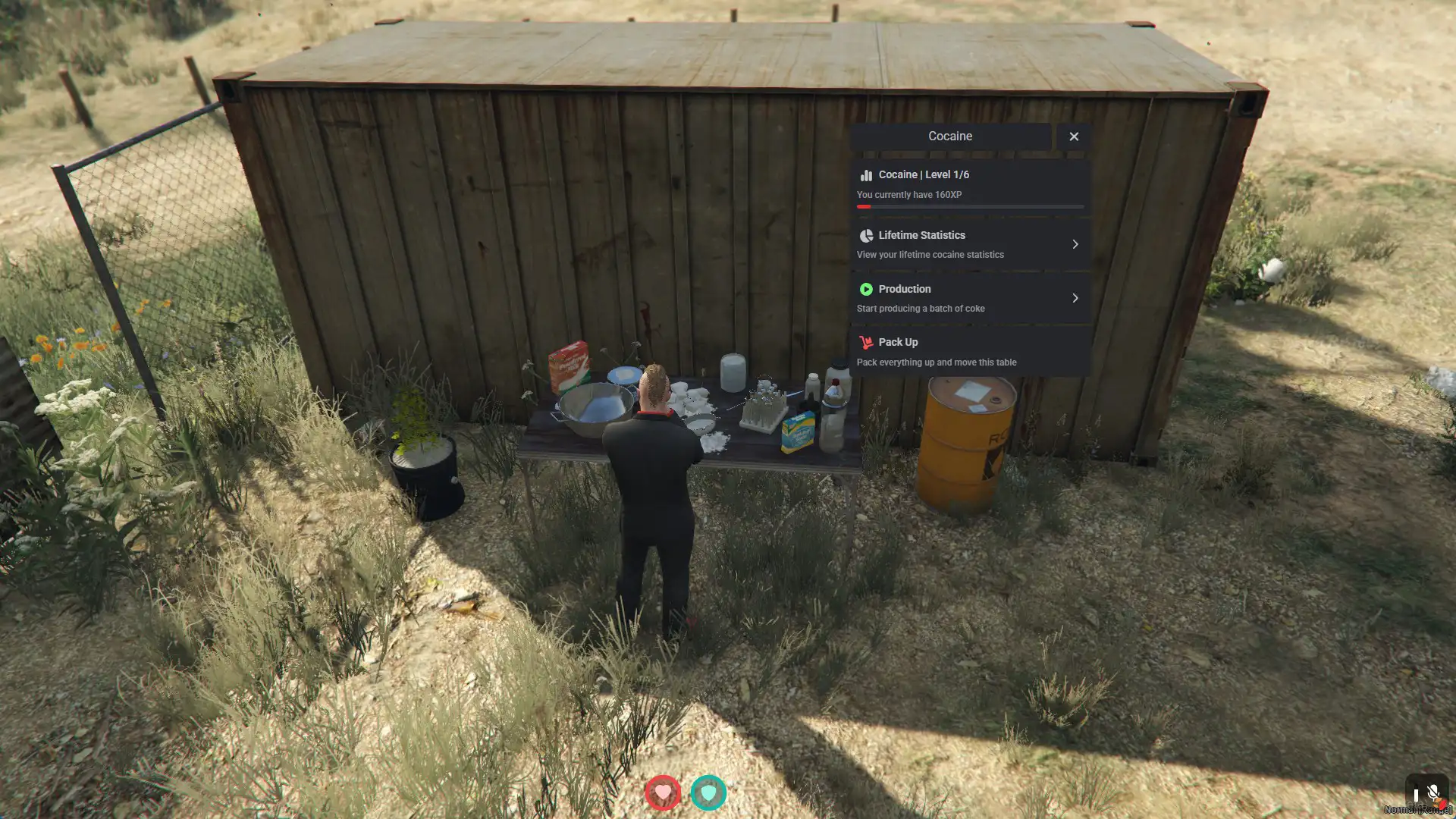Click the microphone voice indicator icon
This screenshot has width=1456, height=819.
(x=1432, y=793)
